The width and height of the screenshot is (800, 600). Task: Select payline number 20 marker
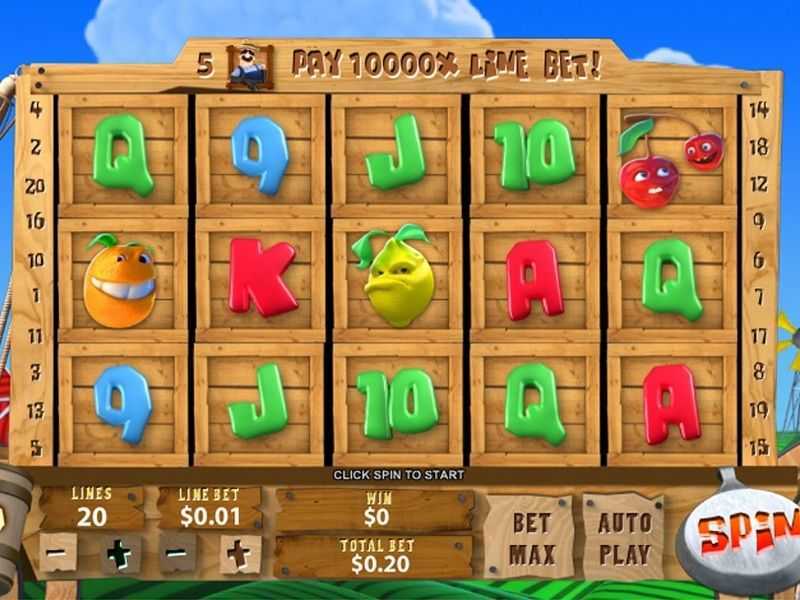pos(35,185)
